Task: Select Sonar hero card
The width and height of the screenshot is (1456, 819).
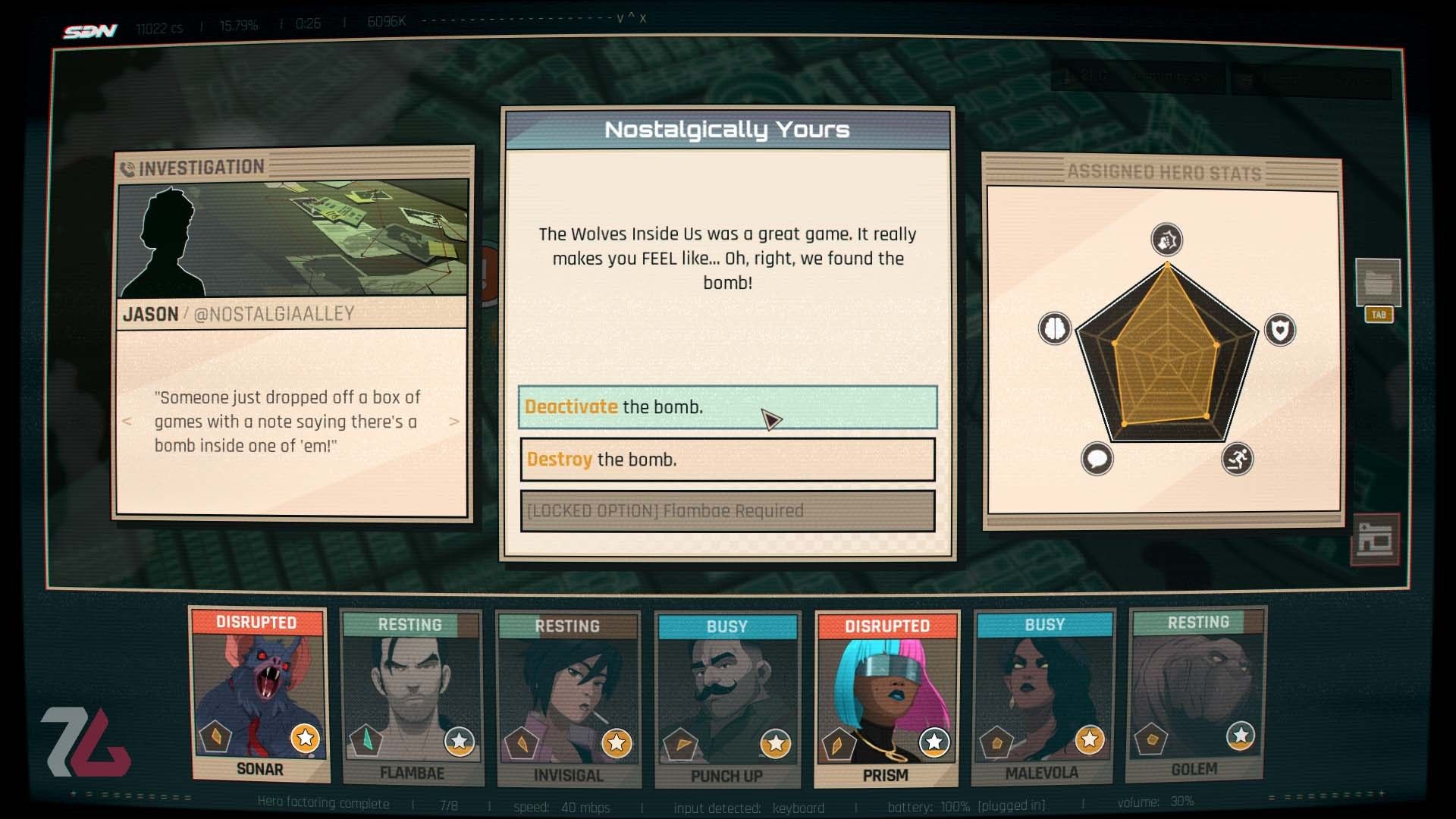Action: pyautogui.click(x=259, y=695)
